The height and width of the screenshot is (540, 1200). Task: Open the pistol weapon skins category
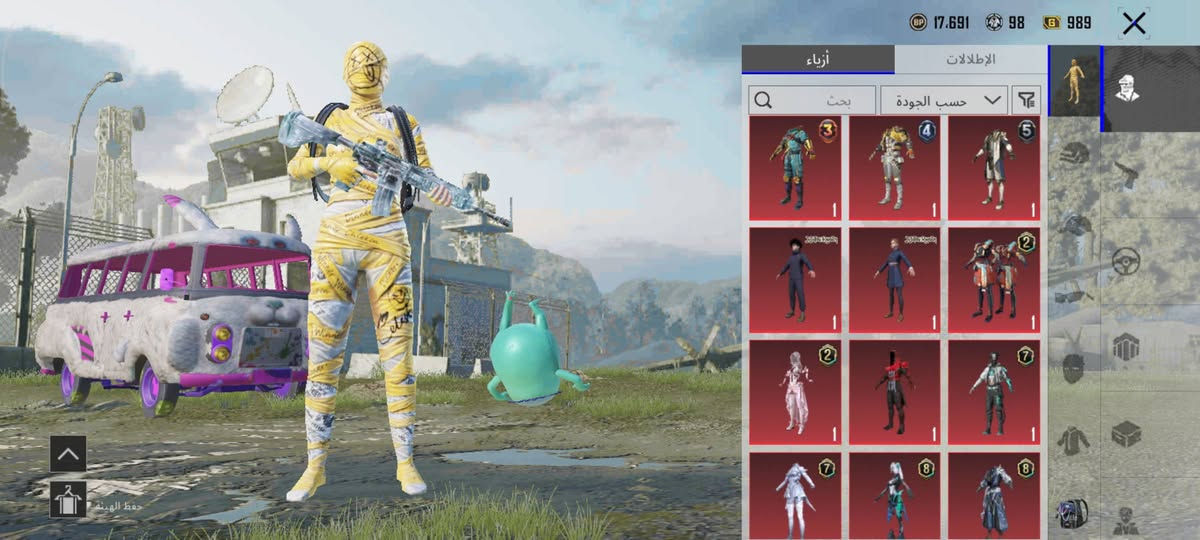[1127, 173]
